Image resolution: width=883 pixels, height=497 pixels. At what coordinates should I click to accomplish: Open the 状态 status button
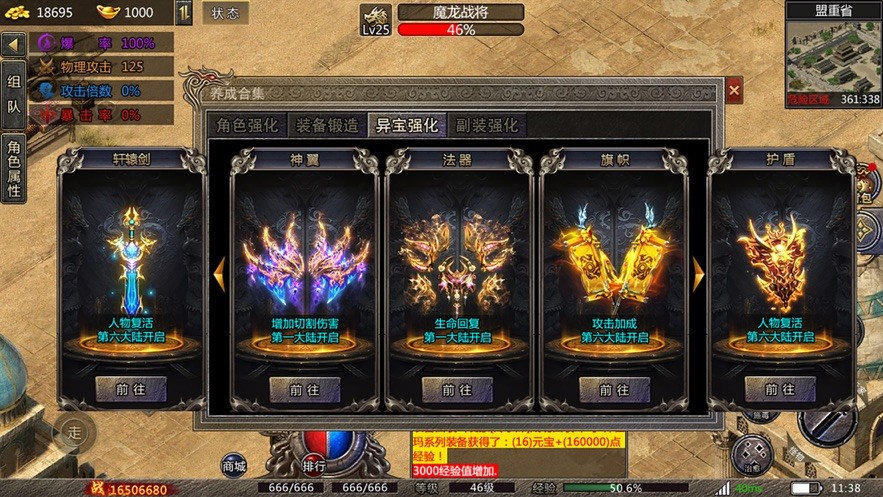coord(225,13)
